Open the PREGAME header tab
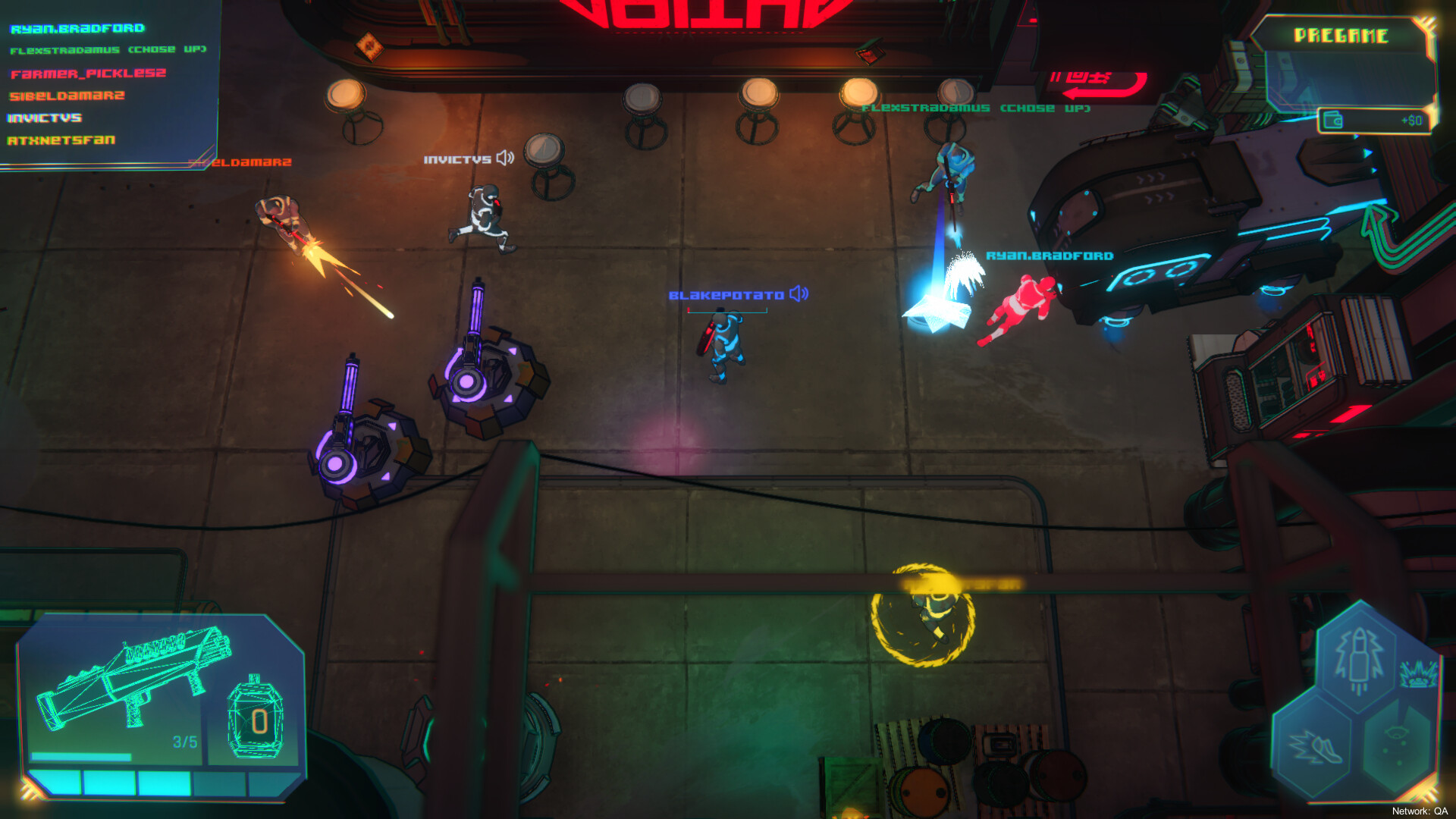Screen dimensions: 1456x819 [x=1342, y=34]
